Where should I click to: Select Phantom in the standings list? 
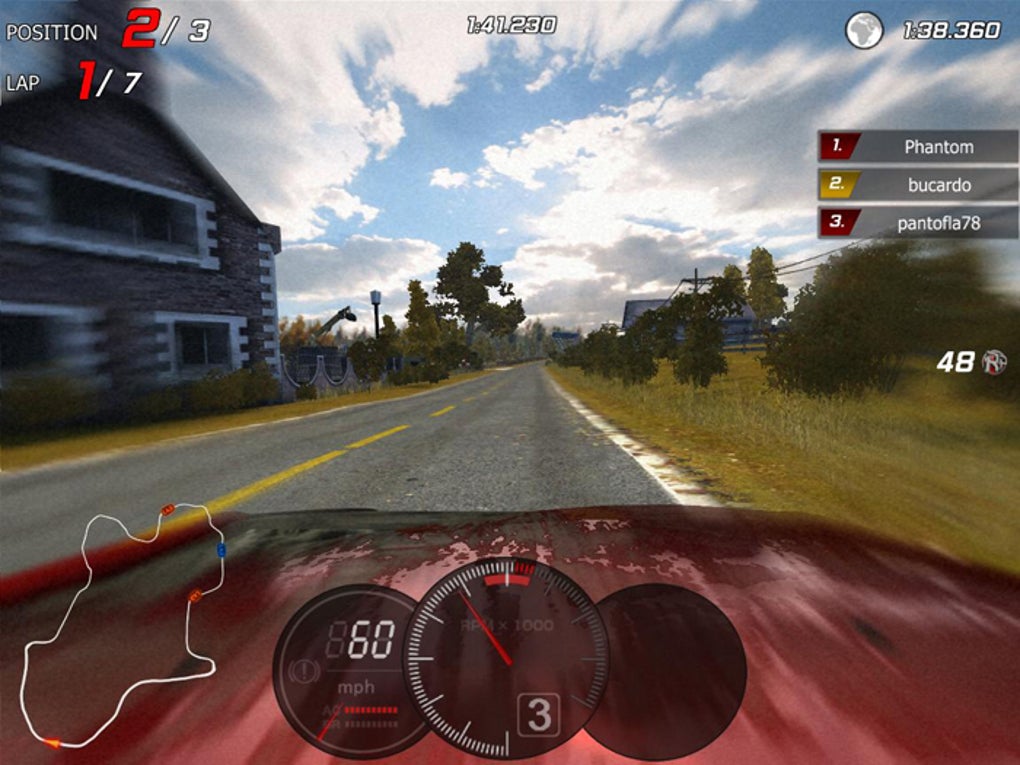click(918, 147)
